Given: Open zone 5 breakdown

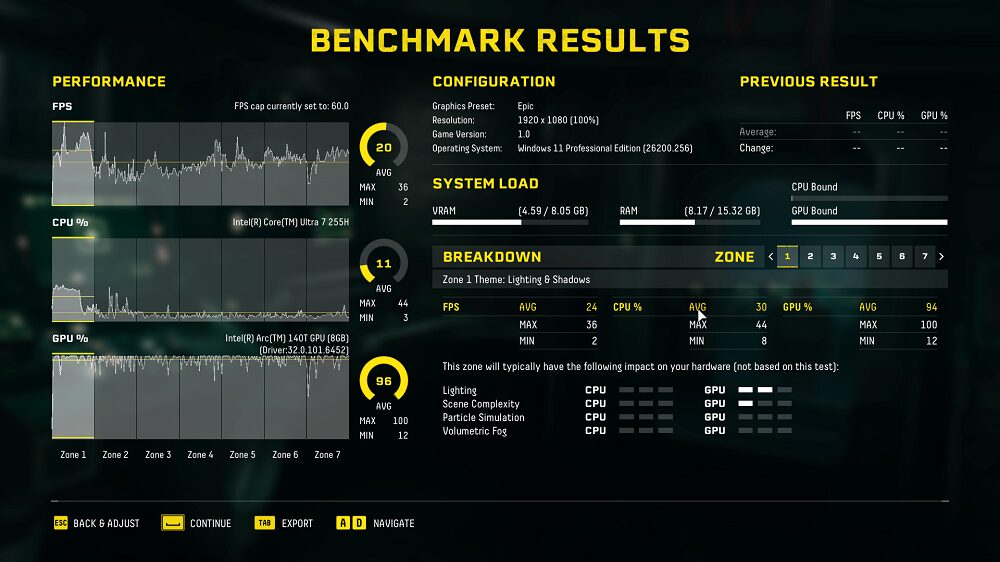Looking at the screenshot, I should [880, 257].
